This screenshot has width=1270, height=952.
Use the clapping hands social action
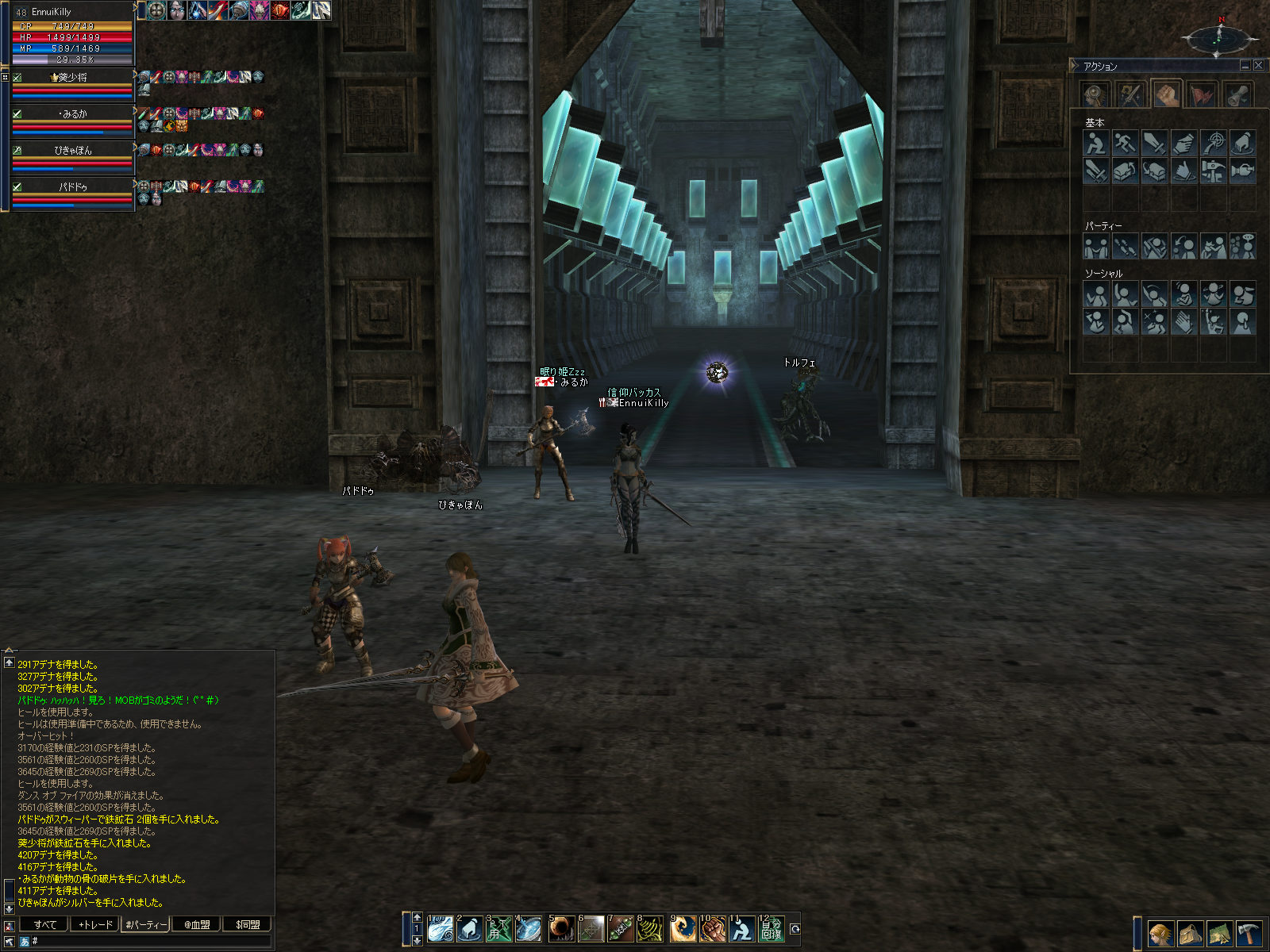click(1183, 322)
